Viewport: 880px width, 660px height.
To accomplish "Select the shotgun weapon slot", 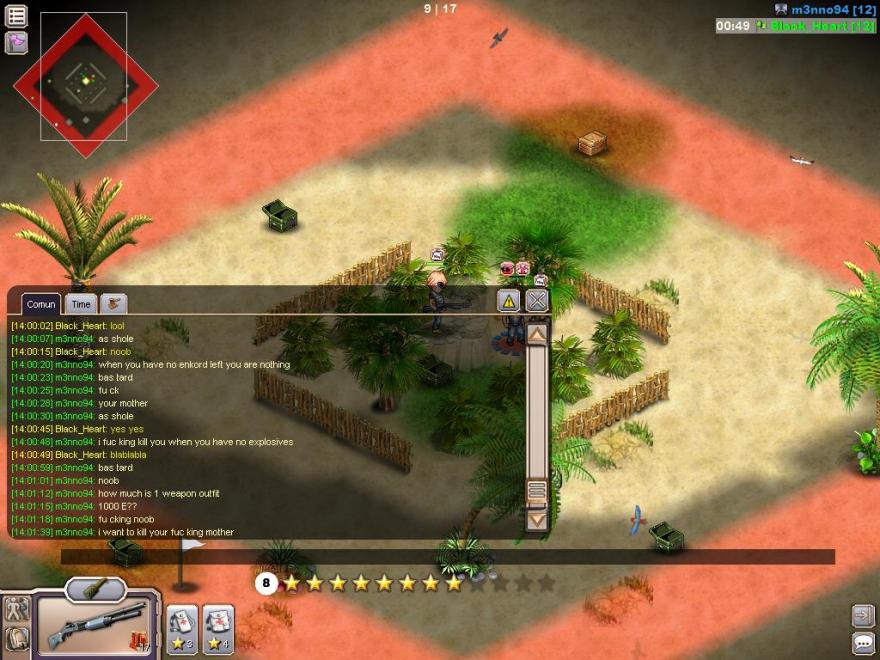I will [96, 625].
